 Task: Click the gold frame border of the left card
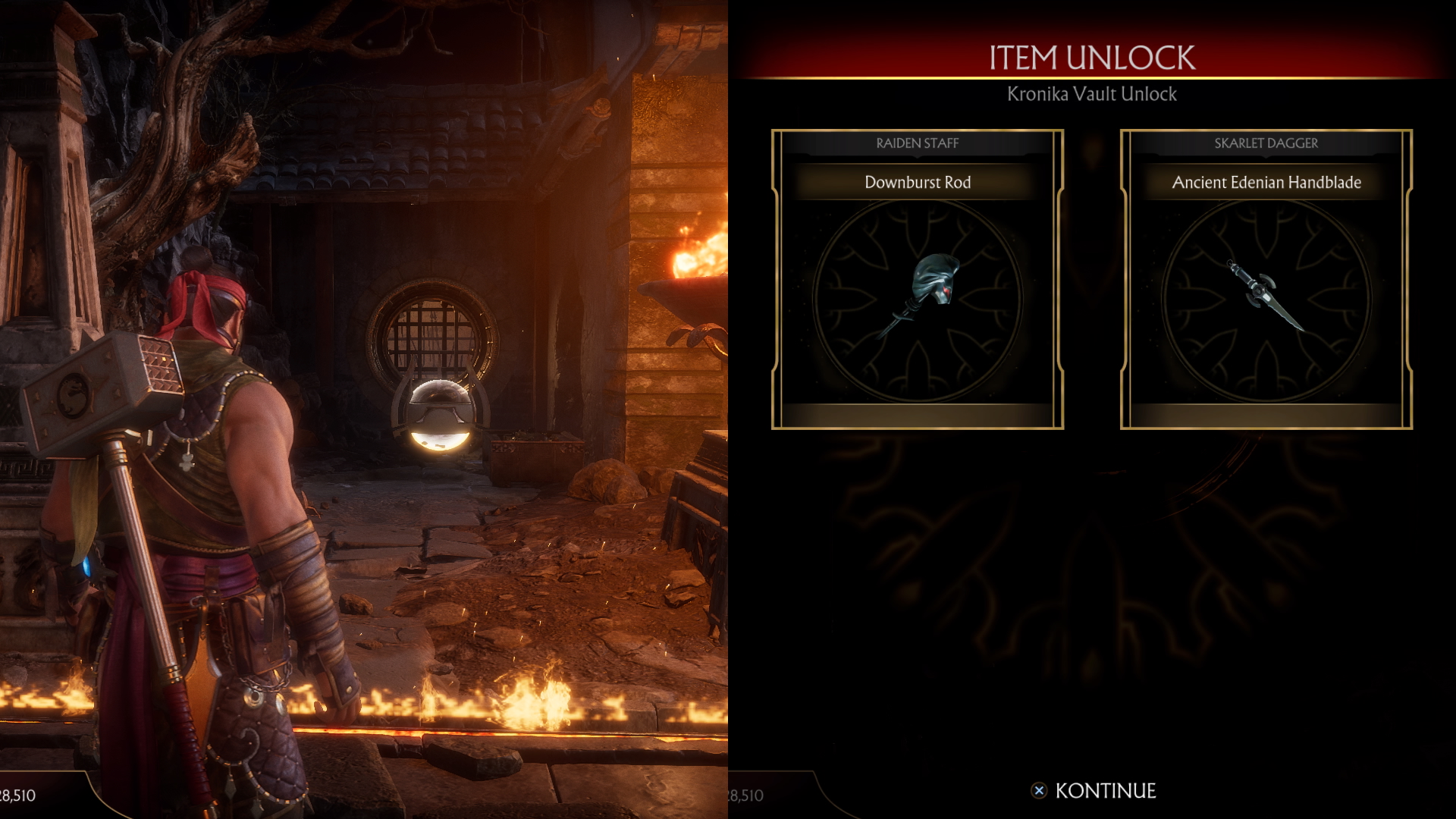pos(773,281)
